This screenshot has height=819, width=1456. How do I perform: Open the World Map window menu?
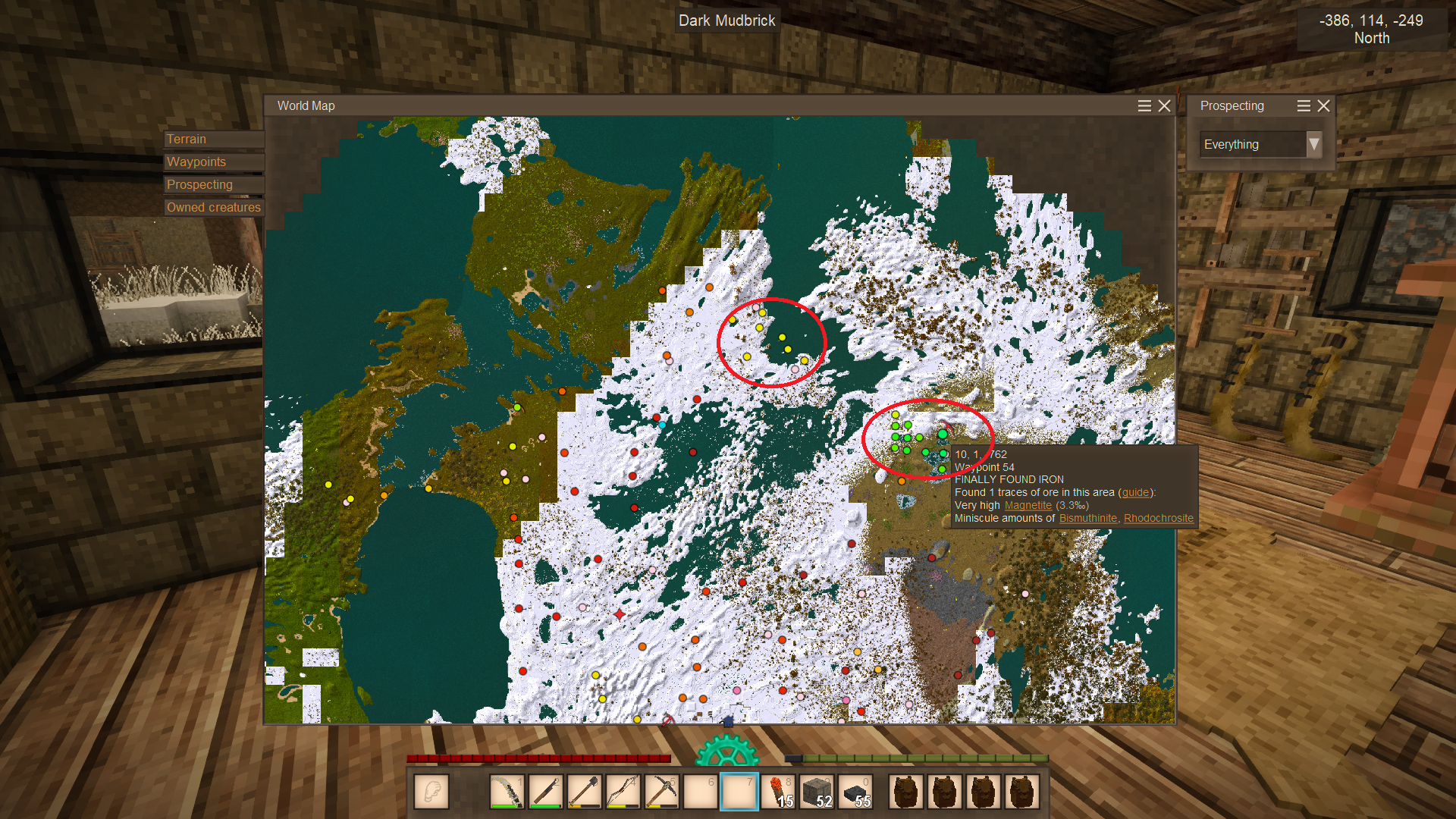1144,106
